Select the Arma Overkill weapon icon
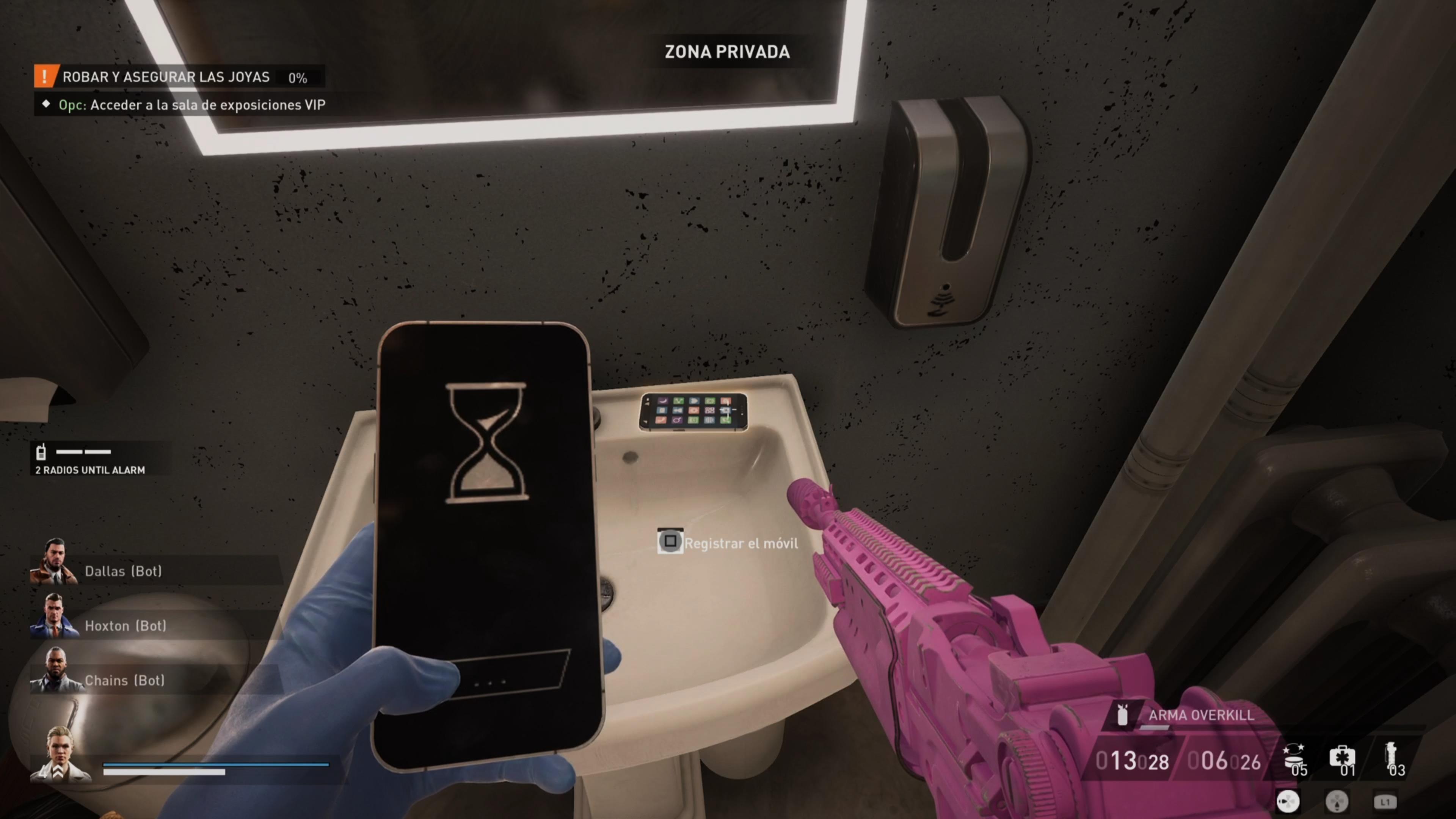Image resolution: width=1456 pixels, height=819 pixels. click(1122, 715)
